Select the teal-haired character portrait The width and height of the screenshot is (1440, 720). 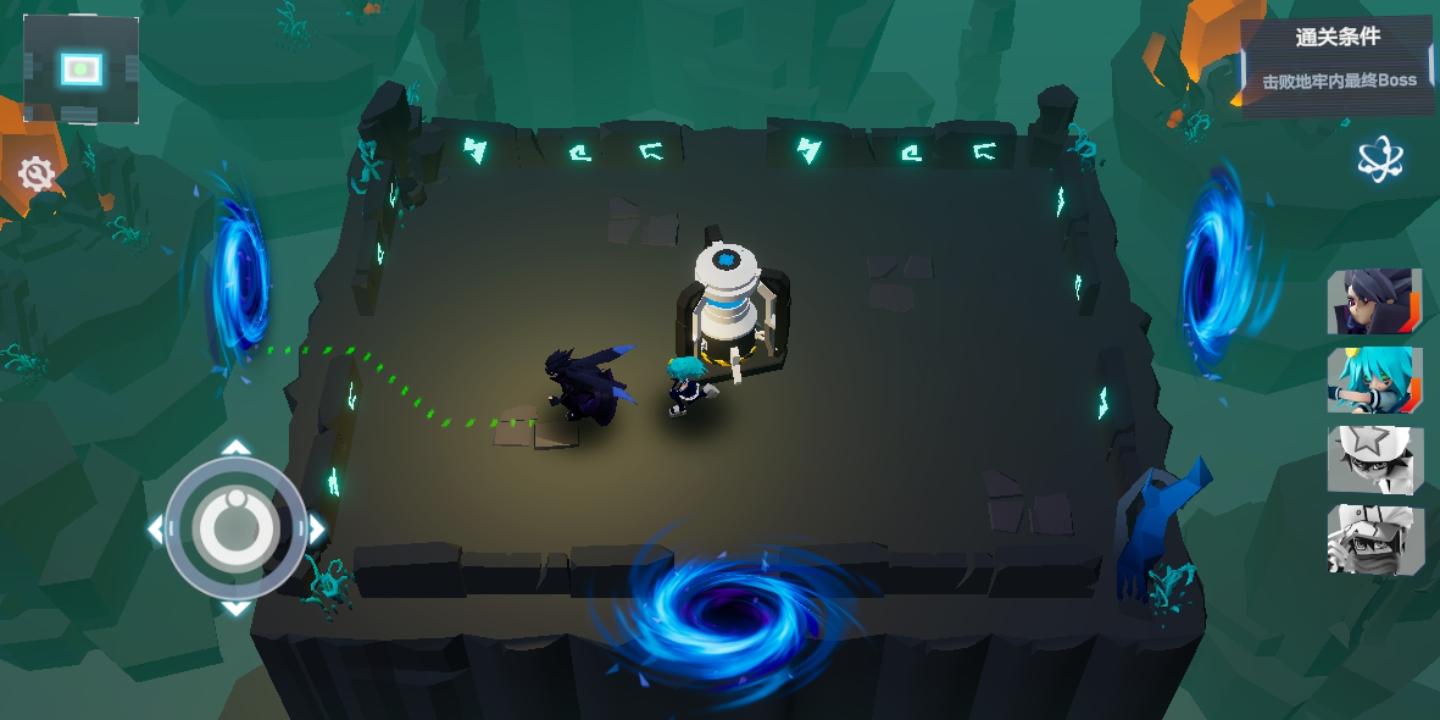point(1376,380)
